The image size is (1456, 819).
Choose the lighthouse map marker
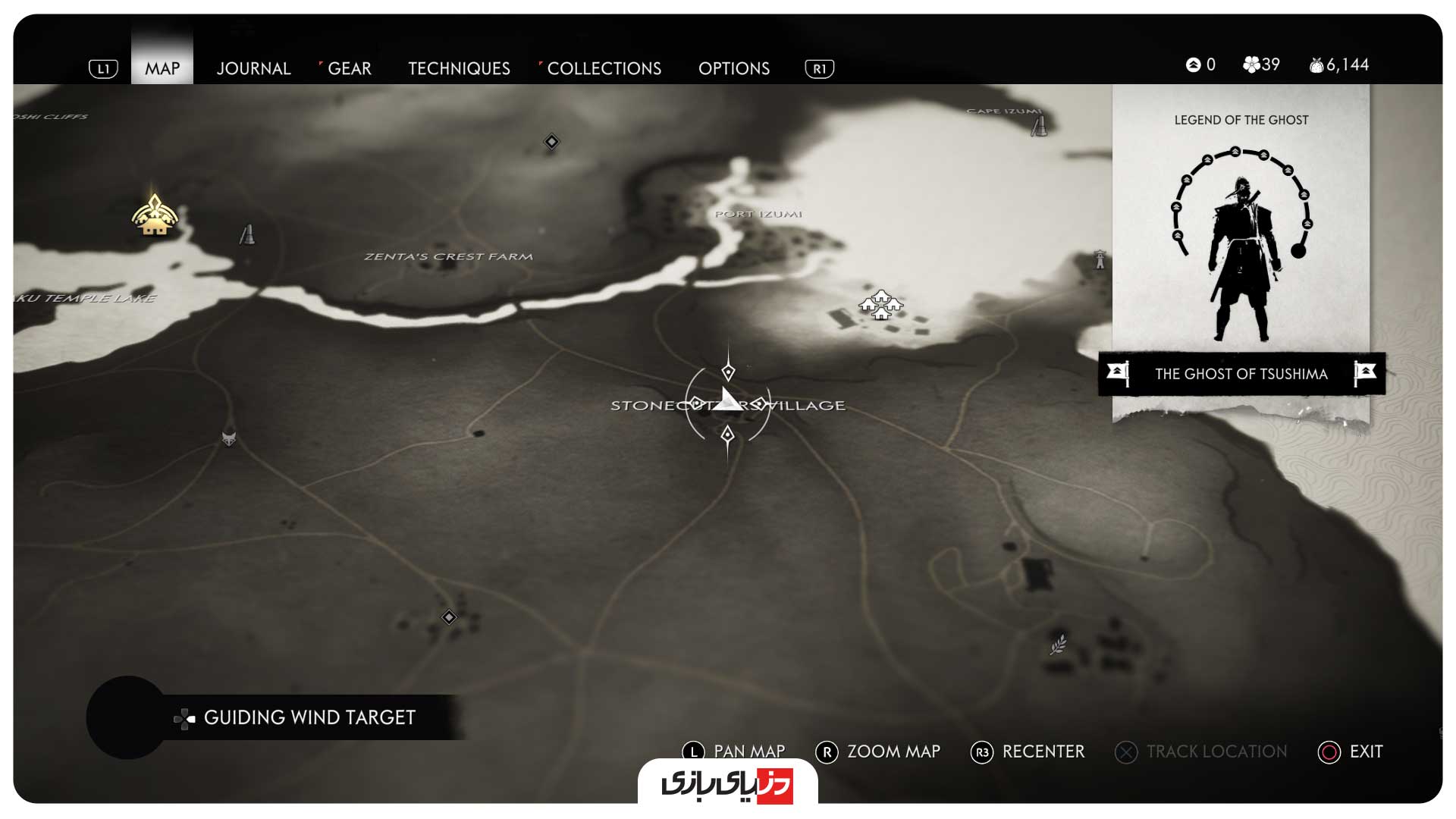[x=1100, y=259]
